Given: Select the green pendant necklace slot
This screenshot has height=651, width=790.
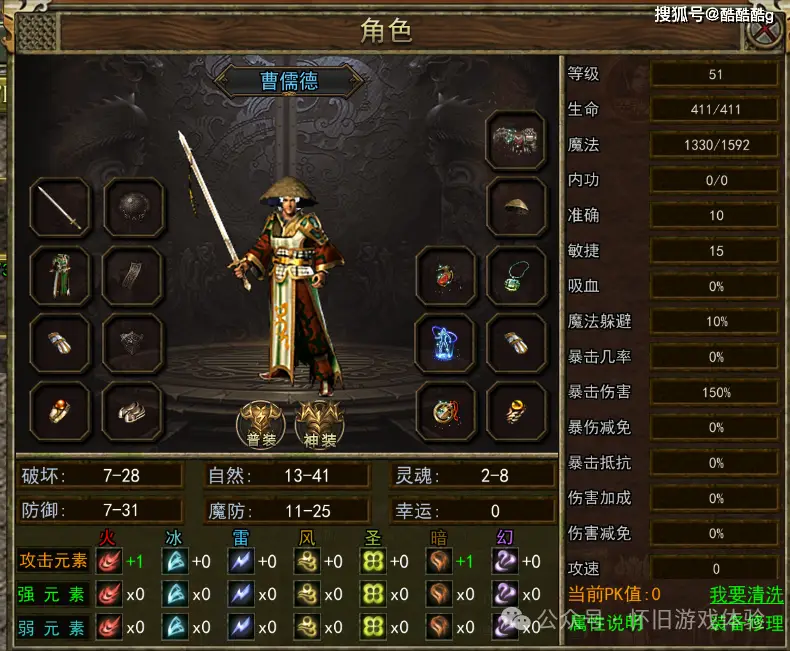Looking at the screenshot, I should click(516, 275).
